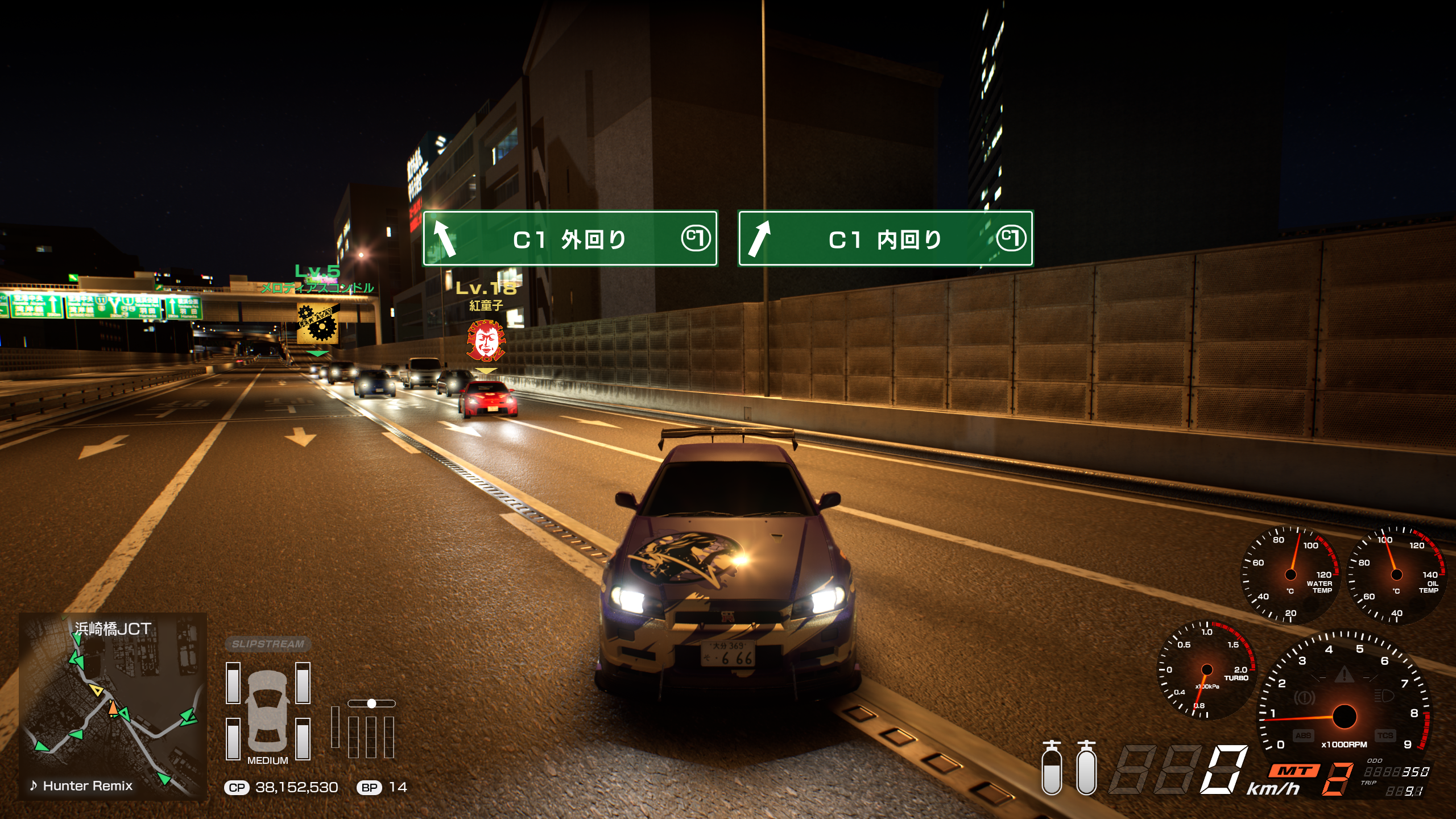
Task: Open the minimap showing 浜崎橋JCT
Action: [113, 705]
